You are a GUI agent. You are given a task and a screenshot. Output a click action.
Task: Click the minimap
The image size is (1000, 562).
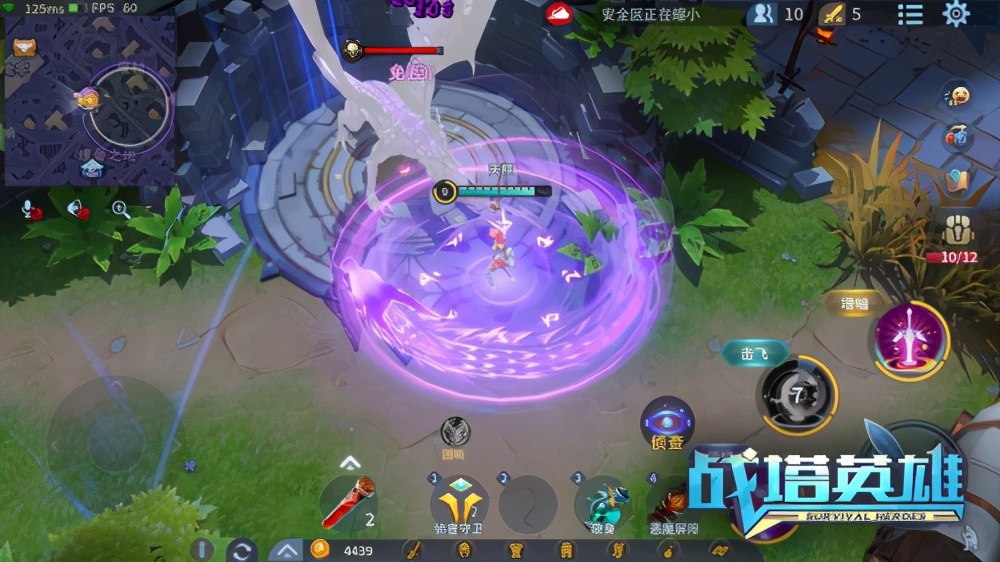click(x=90, y=100)
